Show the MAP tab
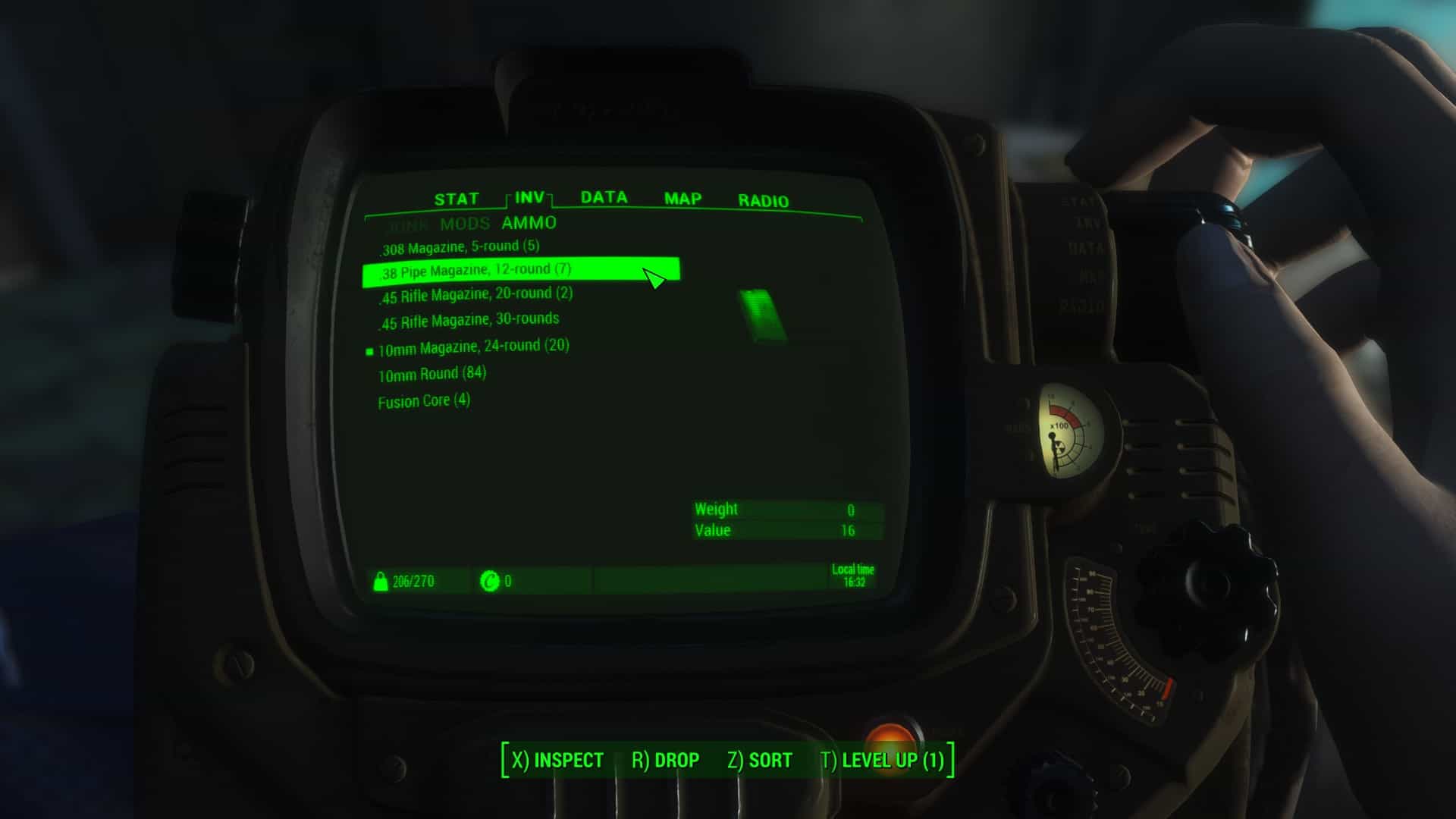Screen dimensions: 1456x819 [x=682, y=199]
